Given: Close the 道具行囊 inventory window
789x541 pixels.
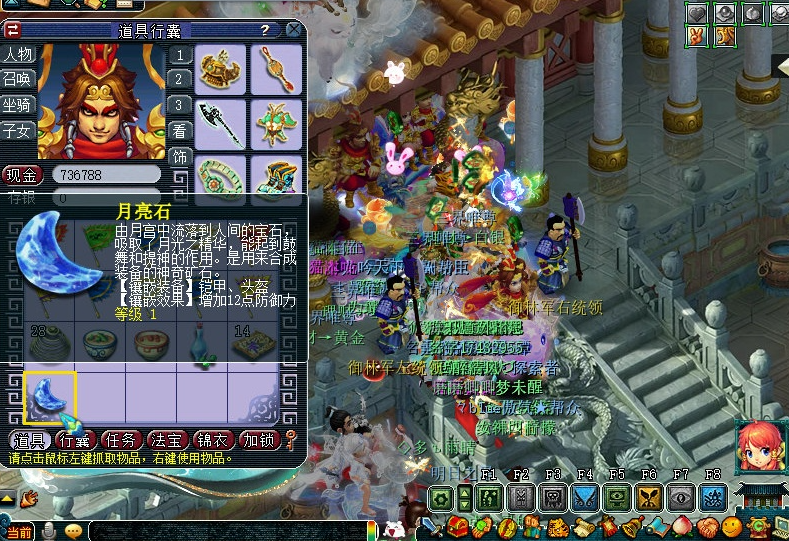Looking at the screenshot, I should point(294,30).
